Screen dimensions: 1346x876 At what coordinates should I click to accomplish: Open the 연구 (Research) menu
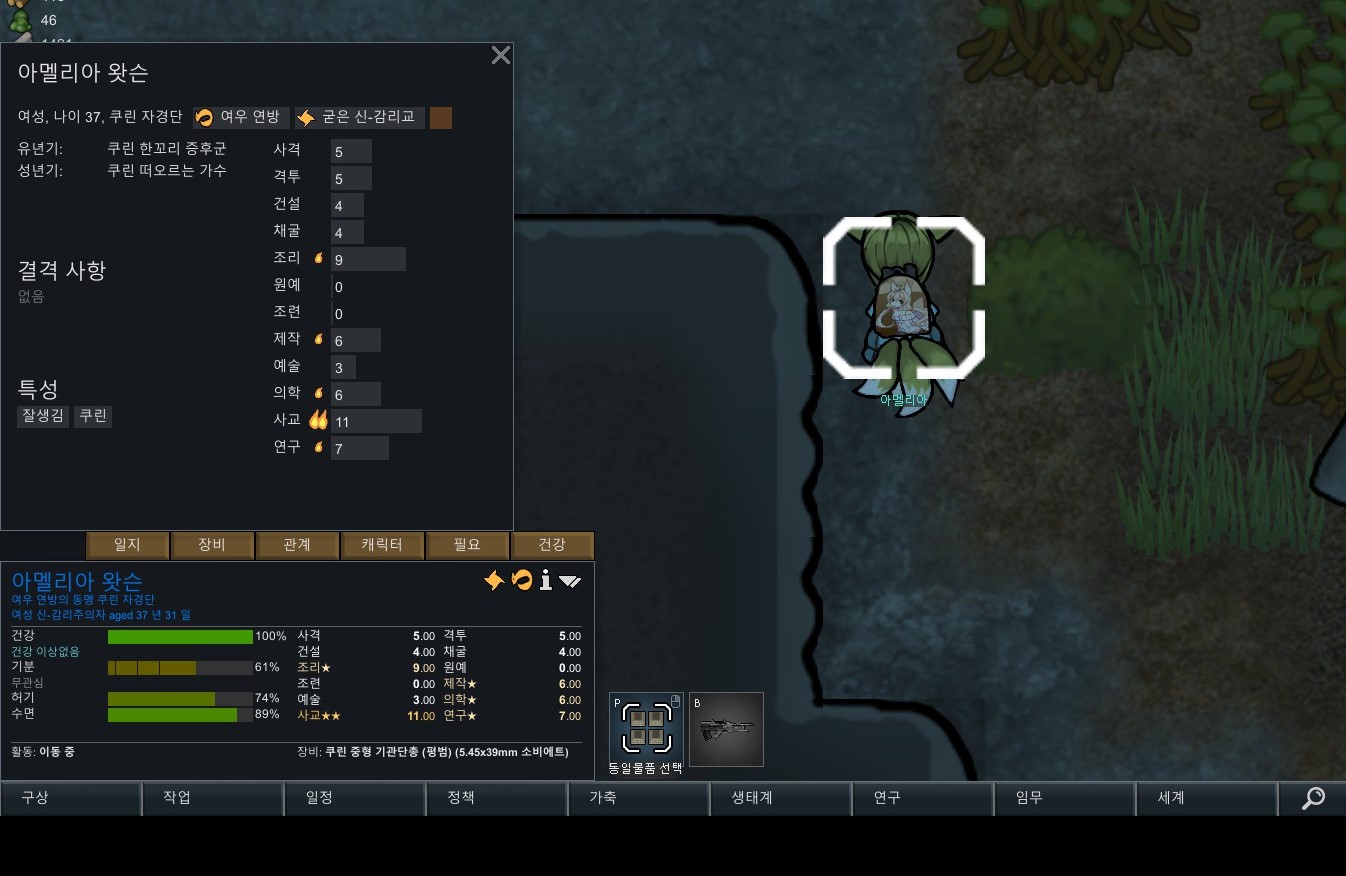pos(922,798)
